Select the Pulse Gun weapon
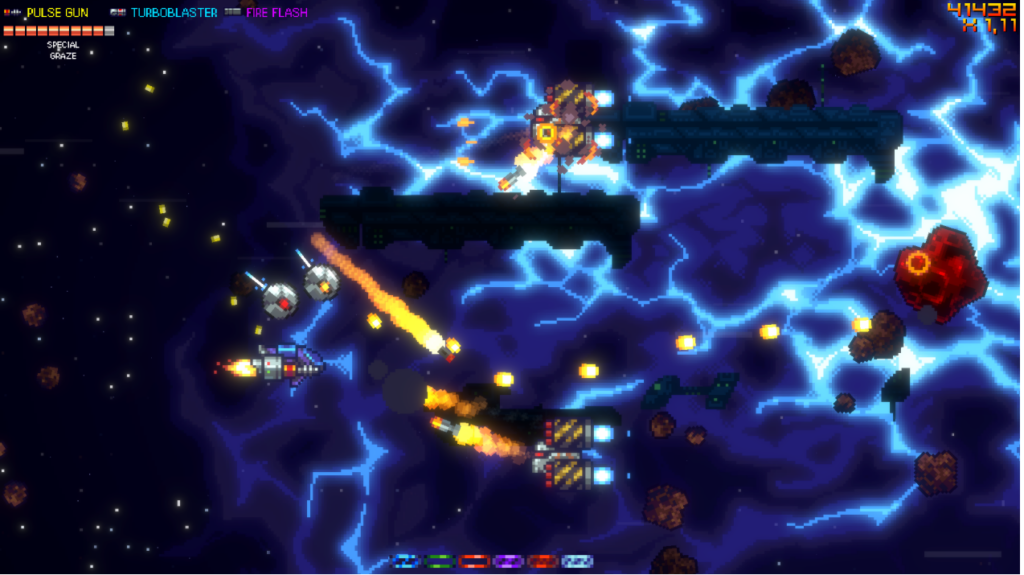 click(56, 13)
